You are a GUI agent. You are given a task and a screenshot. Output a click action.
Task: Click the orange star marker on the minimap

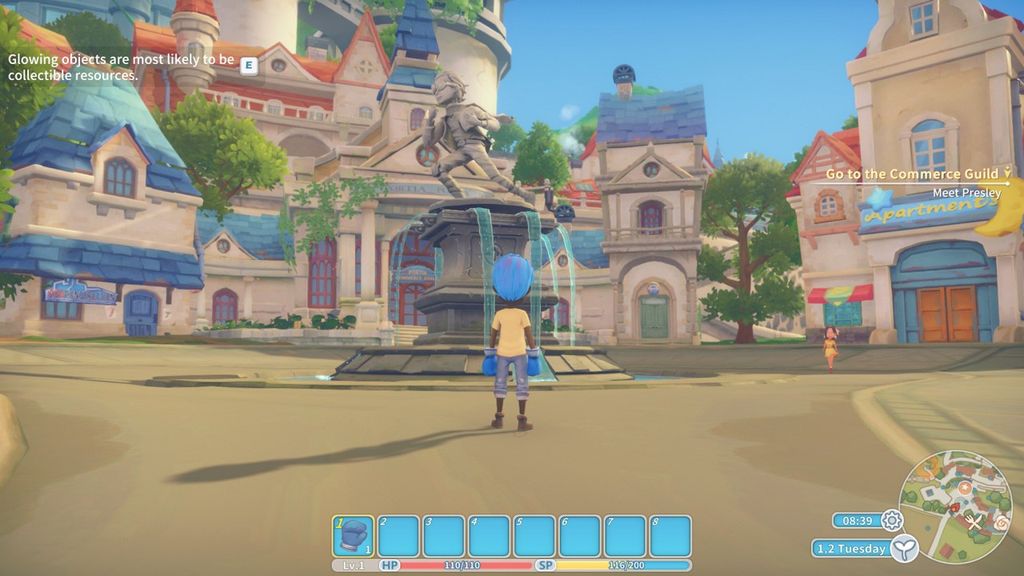point(965,488)
